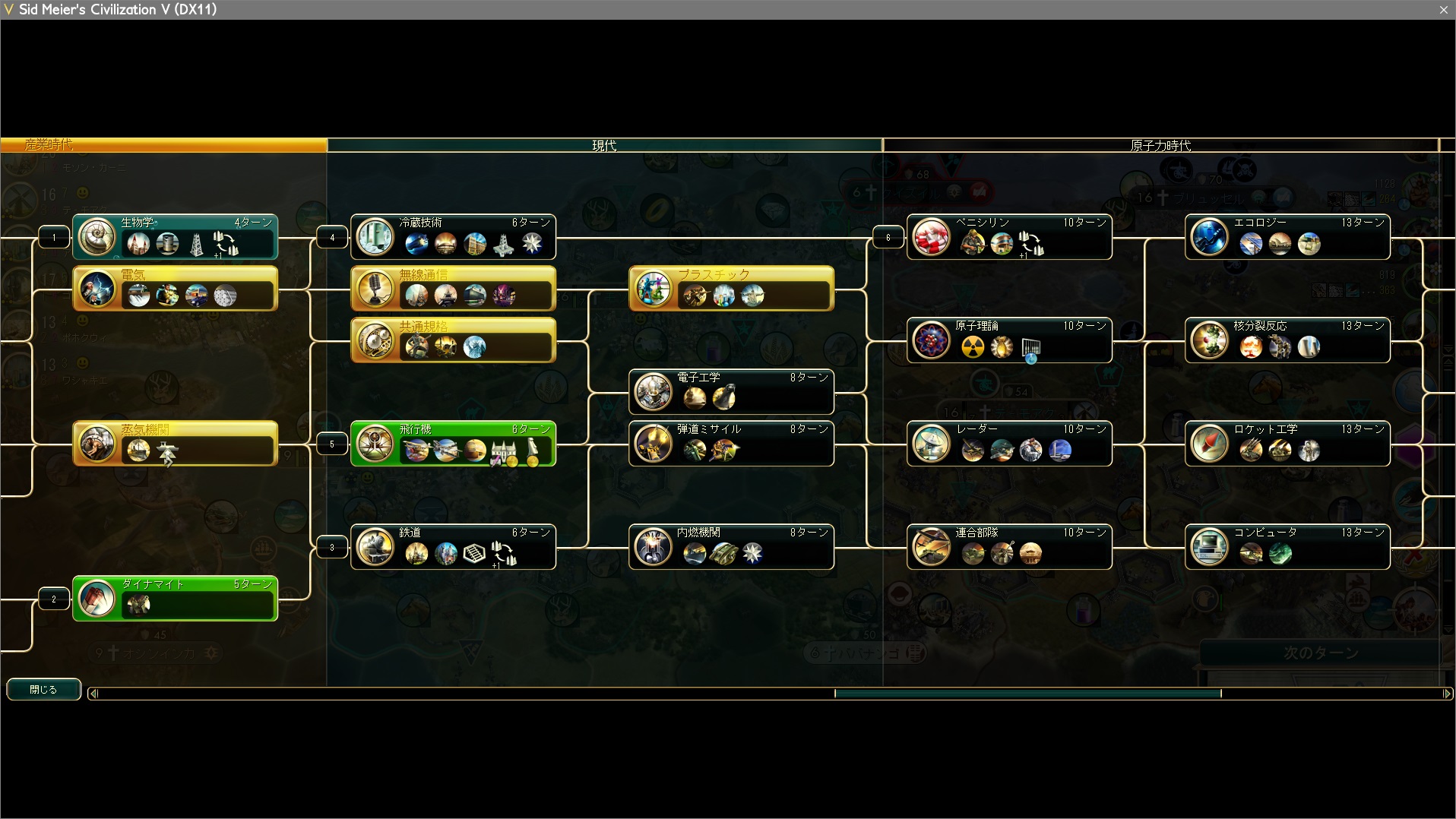
Task: Pick エコロジー (Ecology) technology
Action: click(1288, 236)
